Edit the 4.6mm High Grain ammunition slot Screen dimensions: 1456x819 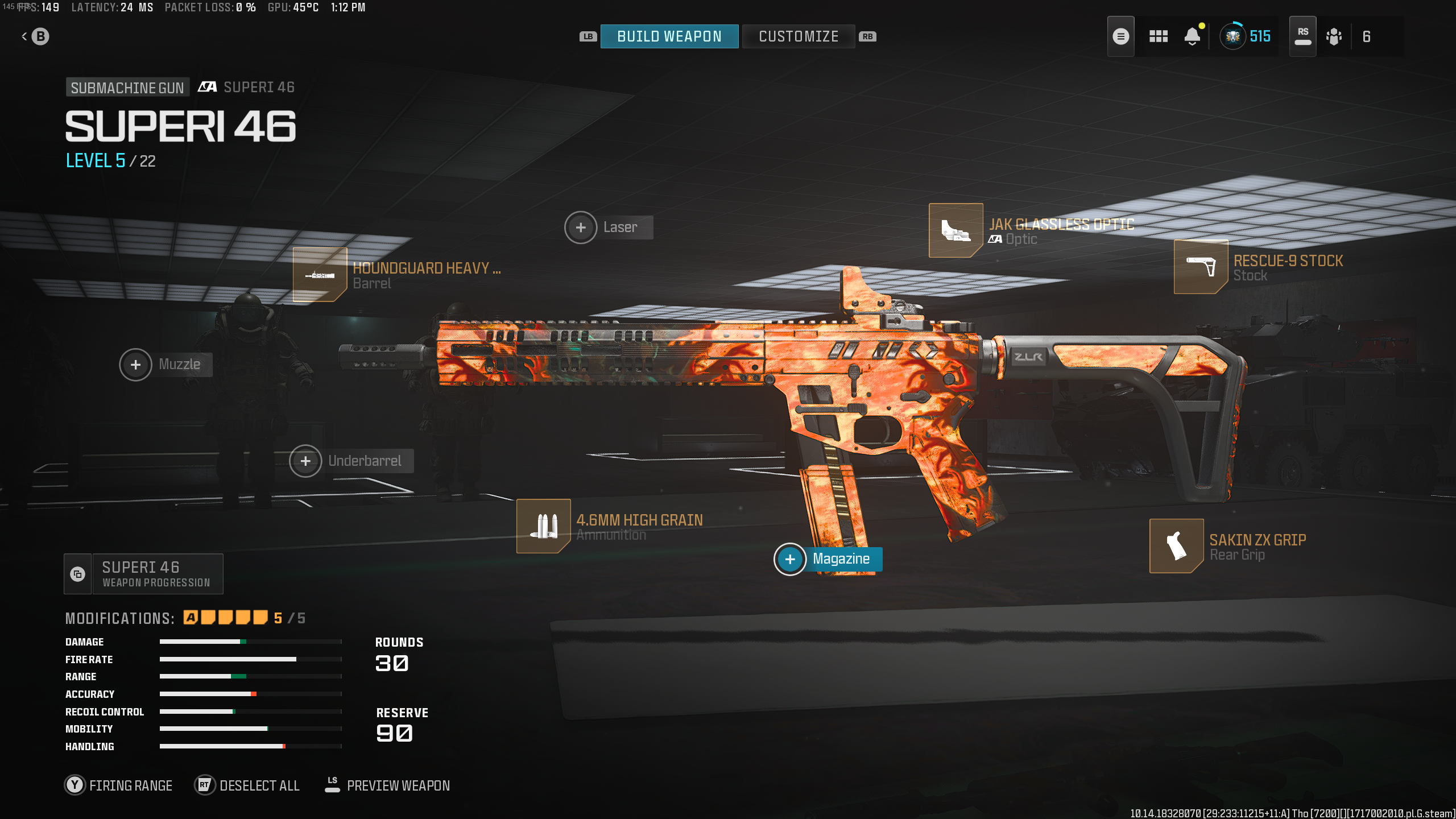(543, 526)
